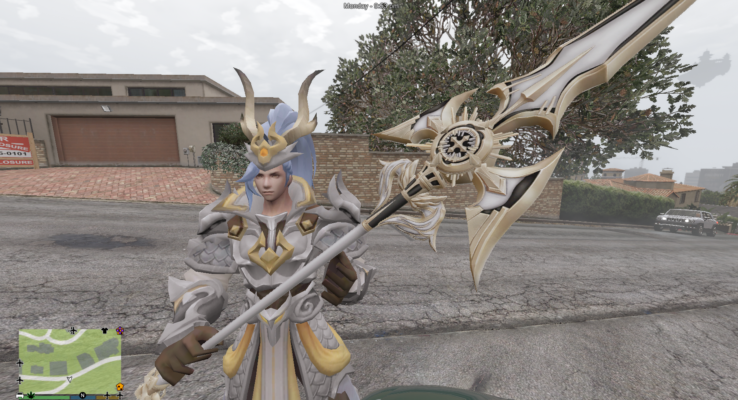This screenshot has width=738, height=400.
Task: Click the cannabis leaf blip on minimap
Action: 31,395
